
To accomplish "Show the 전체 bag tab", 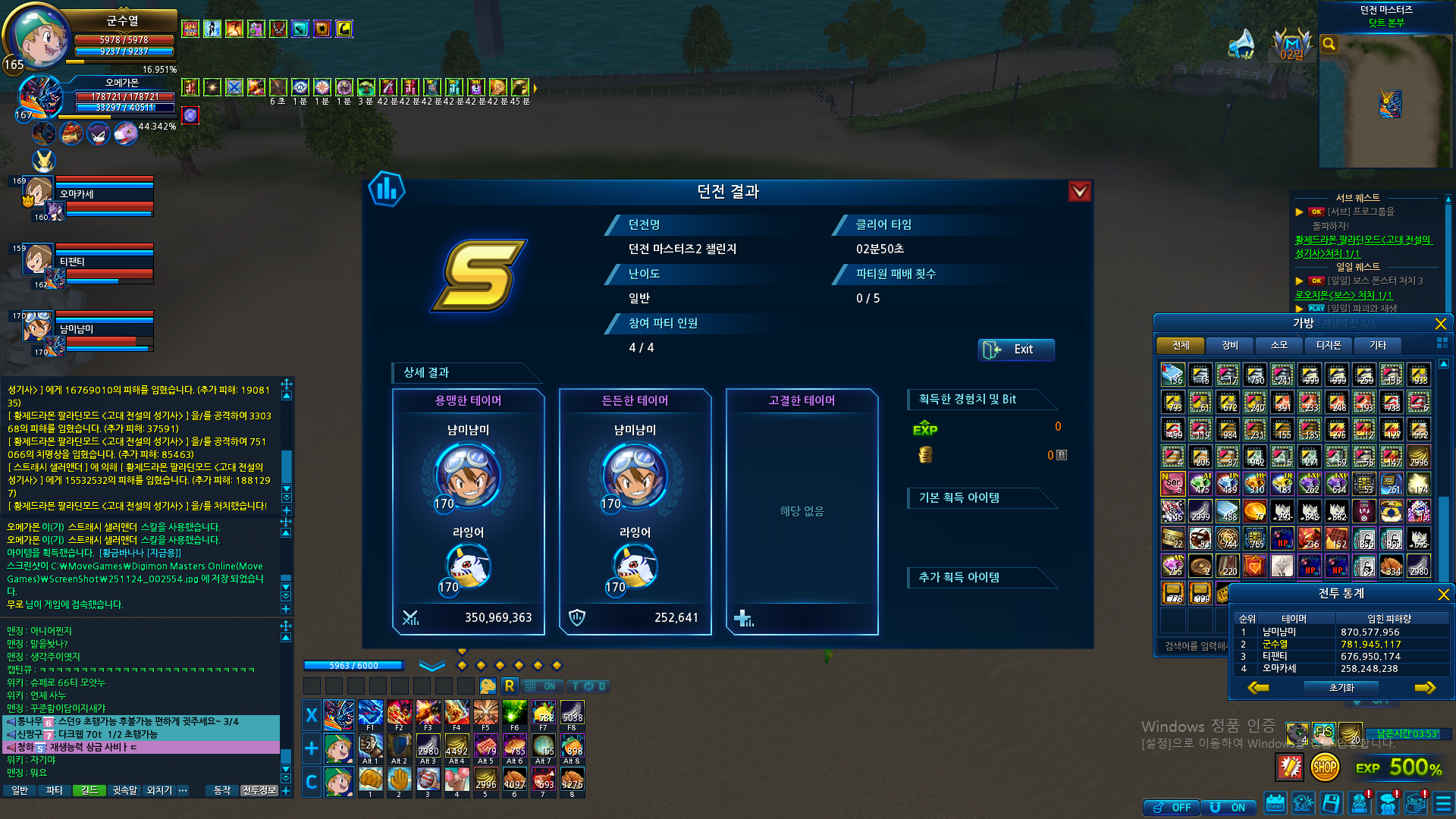I will (1180, 346).
